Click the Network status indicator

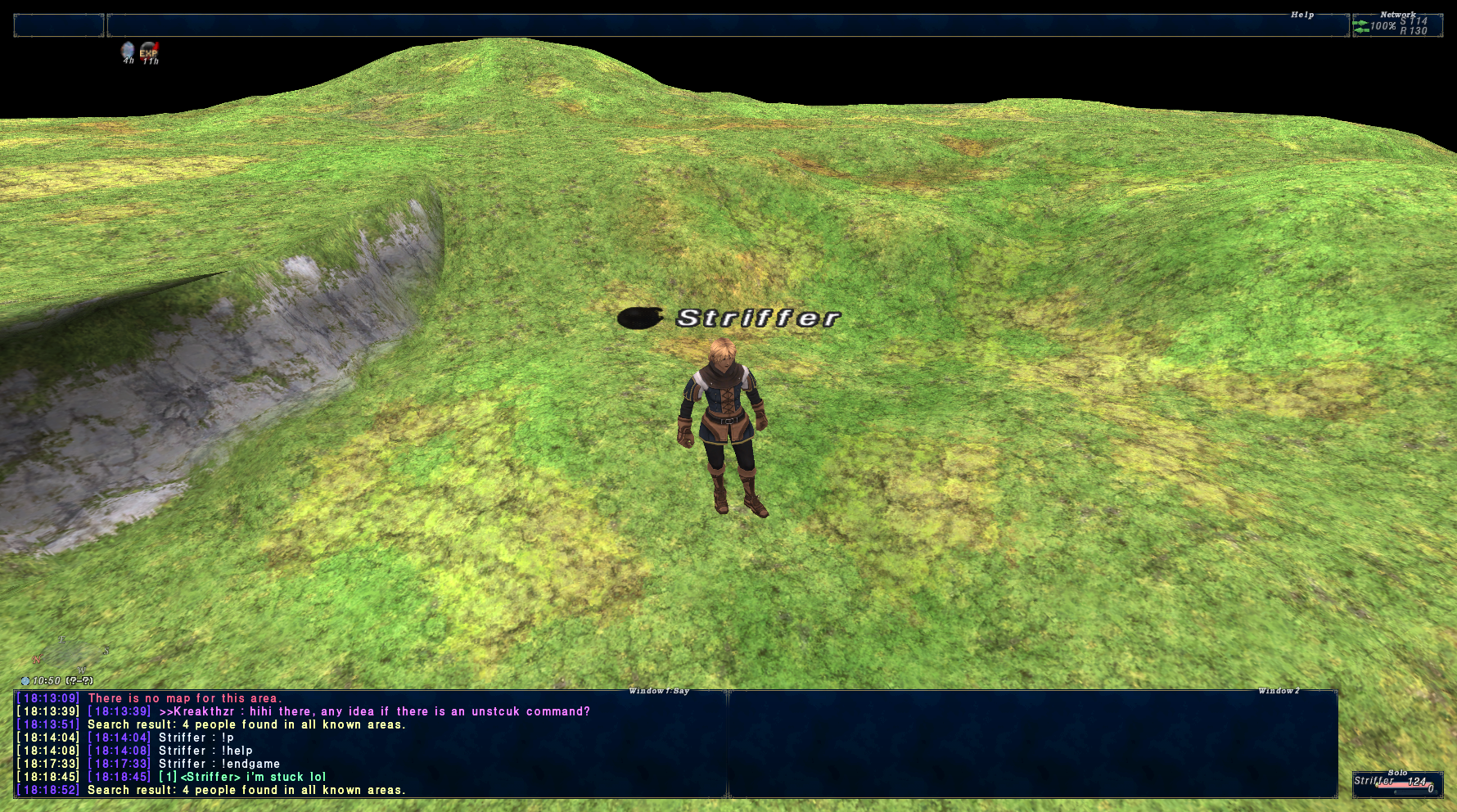click(1397, 25)
